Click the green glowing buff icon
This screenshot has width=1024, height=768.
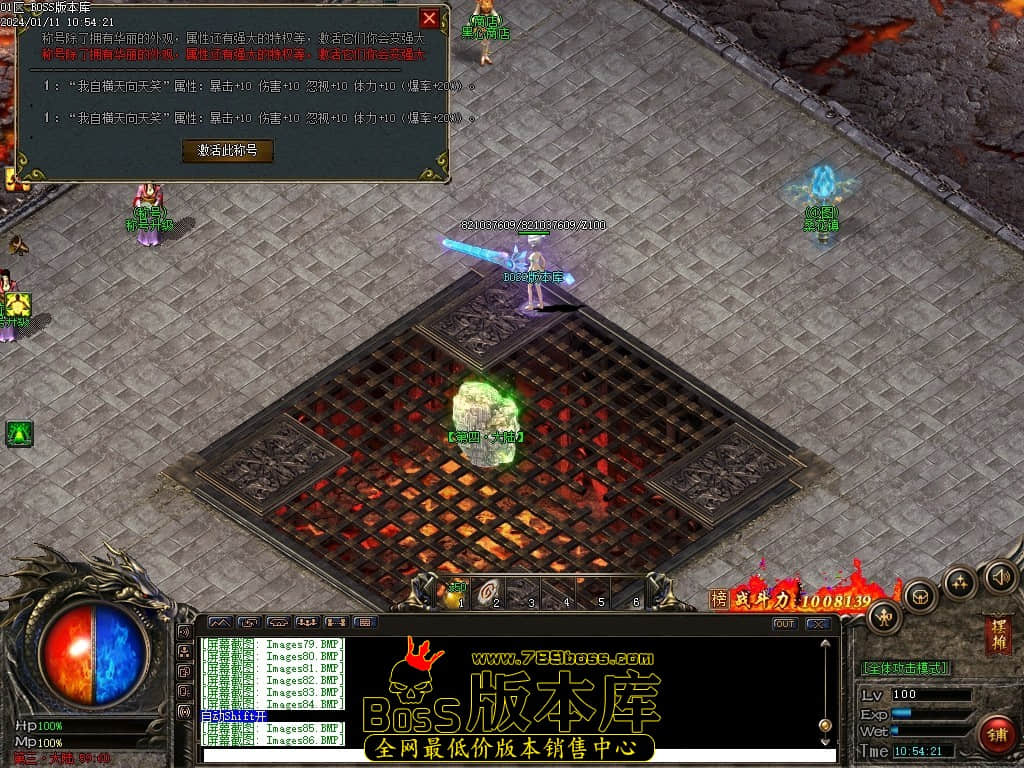pos(20,433)
